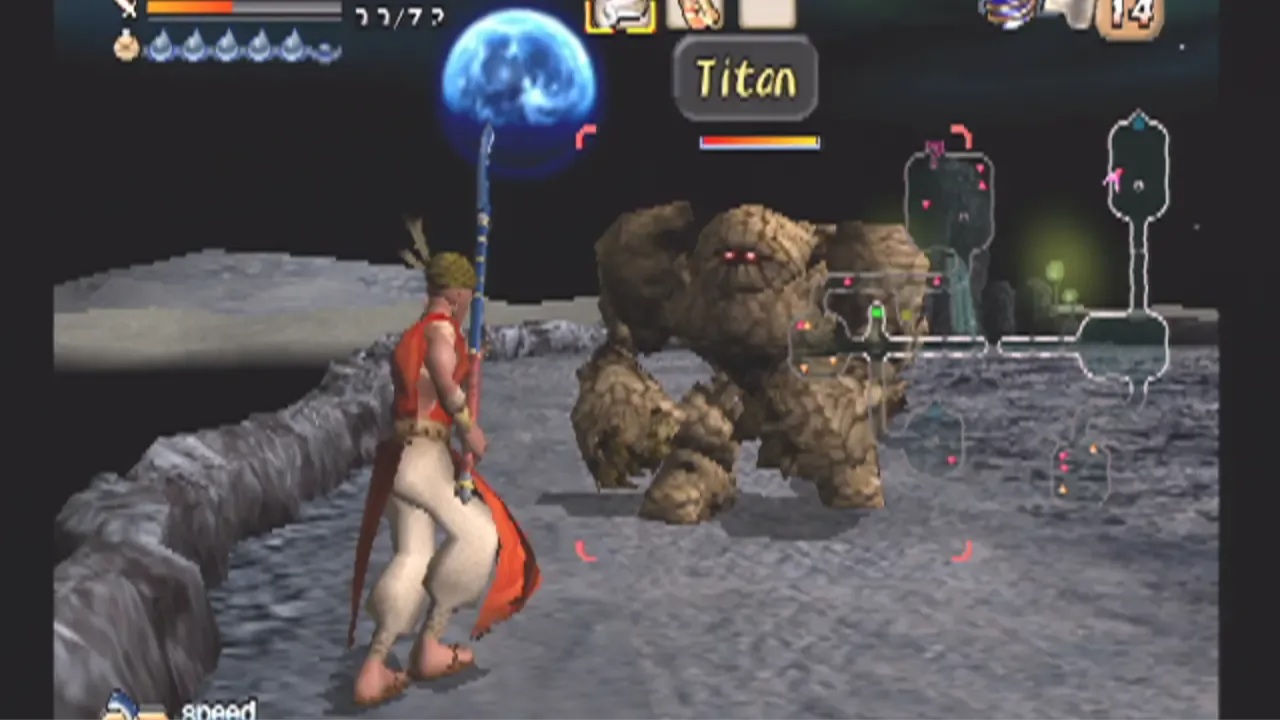
Task: Click the Titan target name label
Action: [x=746, y=80]
